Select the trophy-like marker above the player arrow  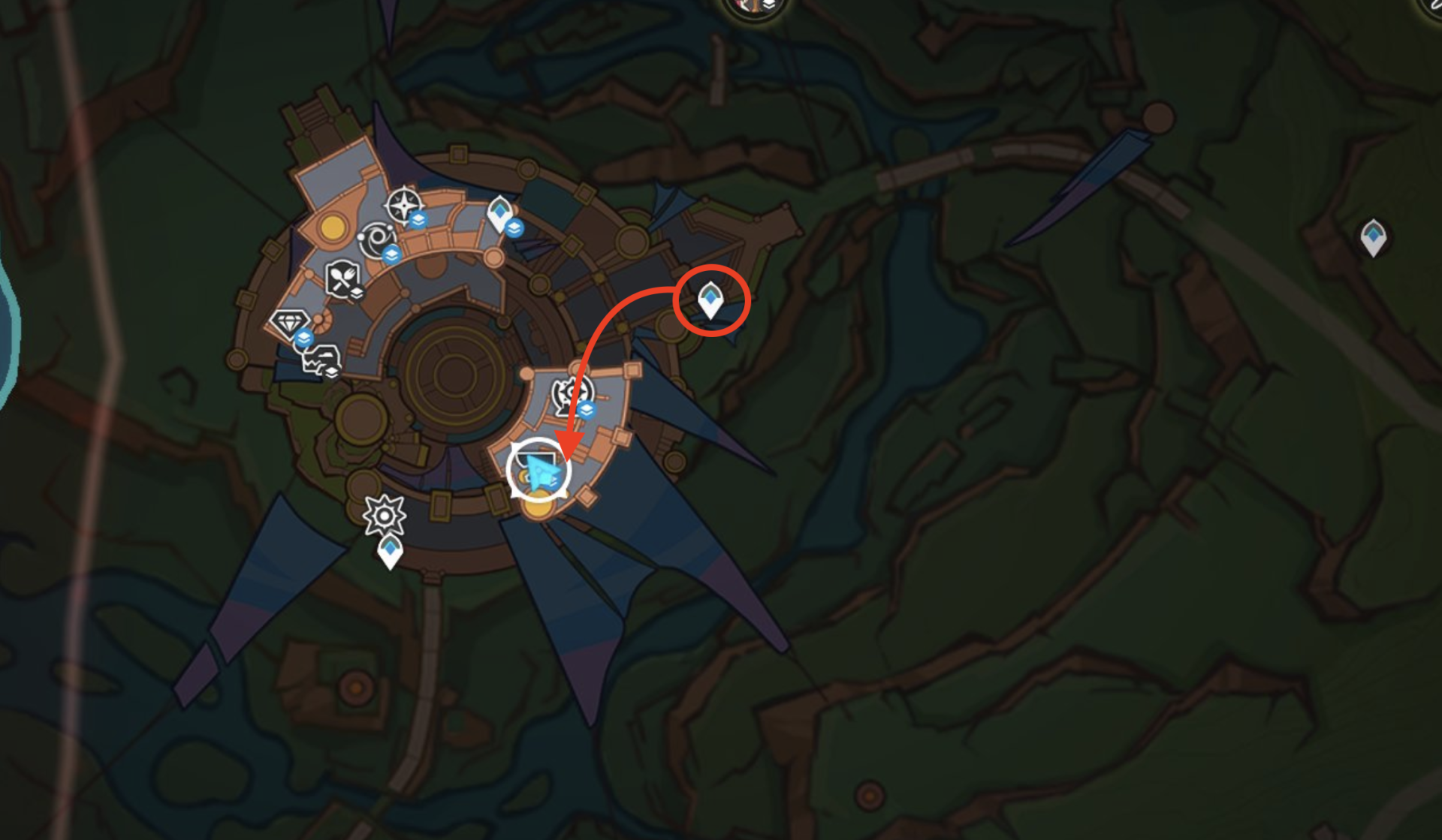coord(572,395)
